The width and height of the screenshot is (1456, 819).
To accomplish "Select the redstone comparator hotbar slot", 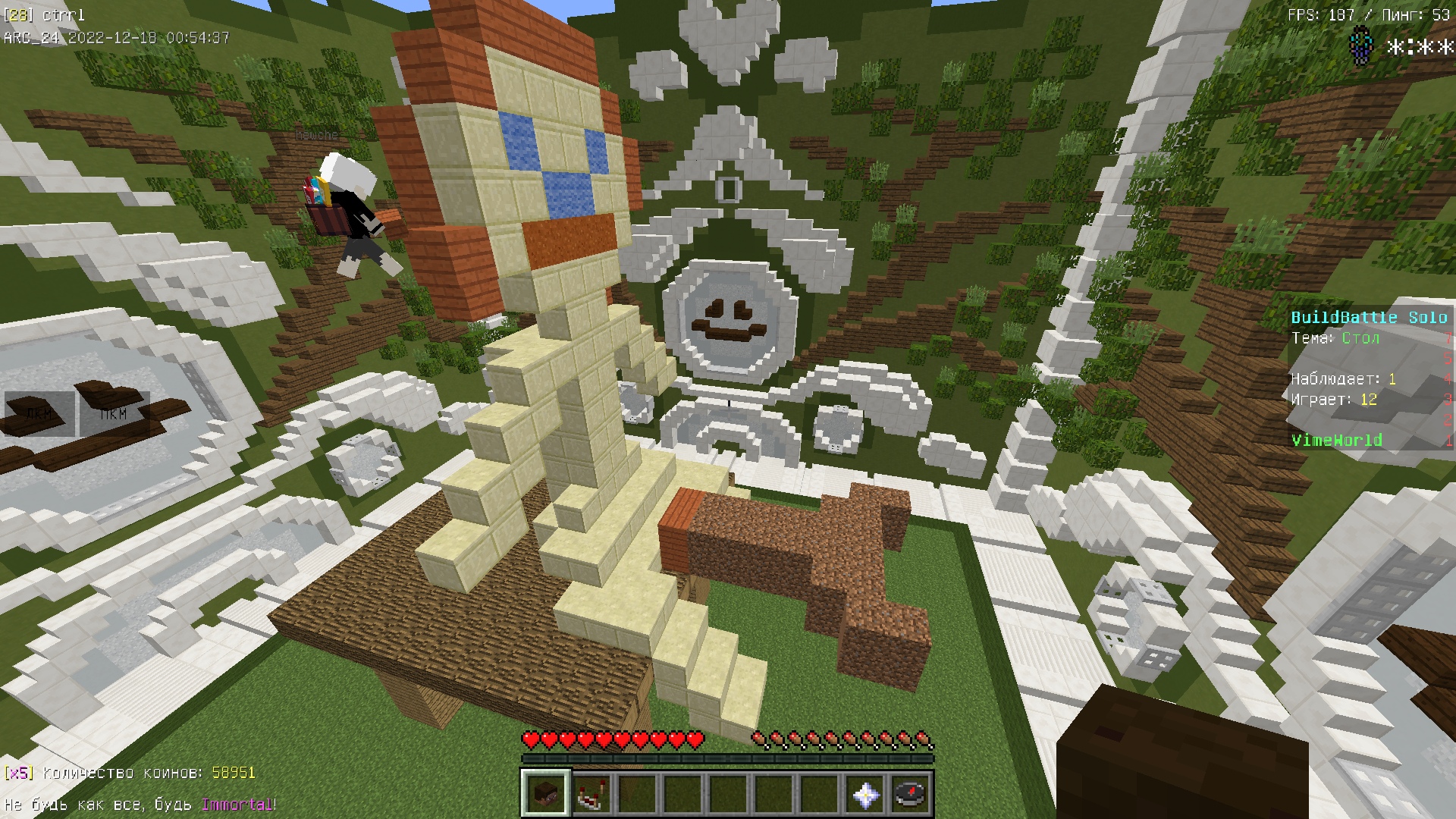I will coord(591,793).
